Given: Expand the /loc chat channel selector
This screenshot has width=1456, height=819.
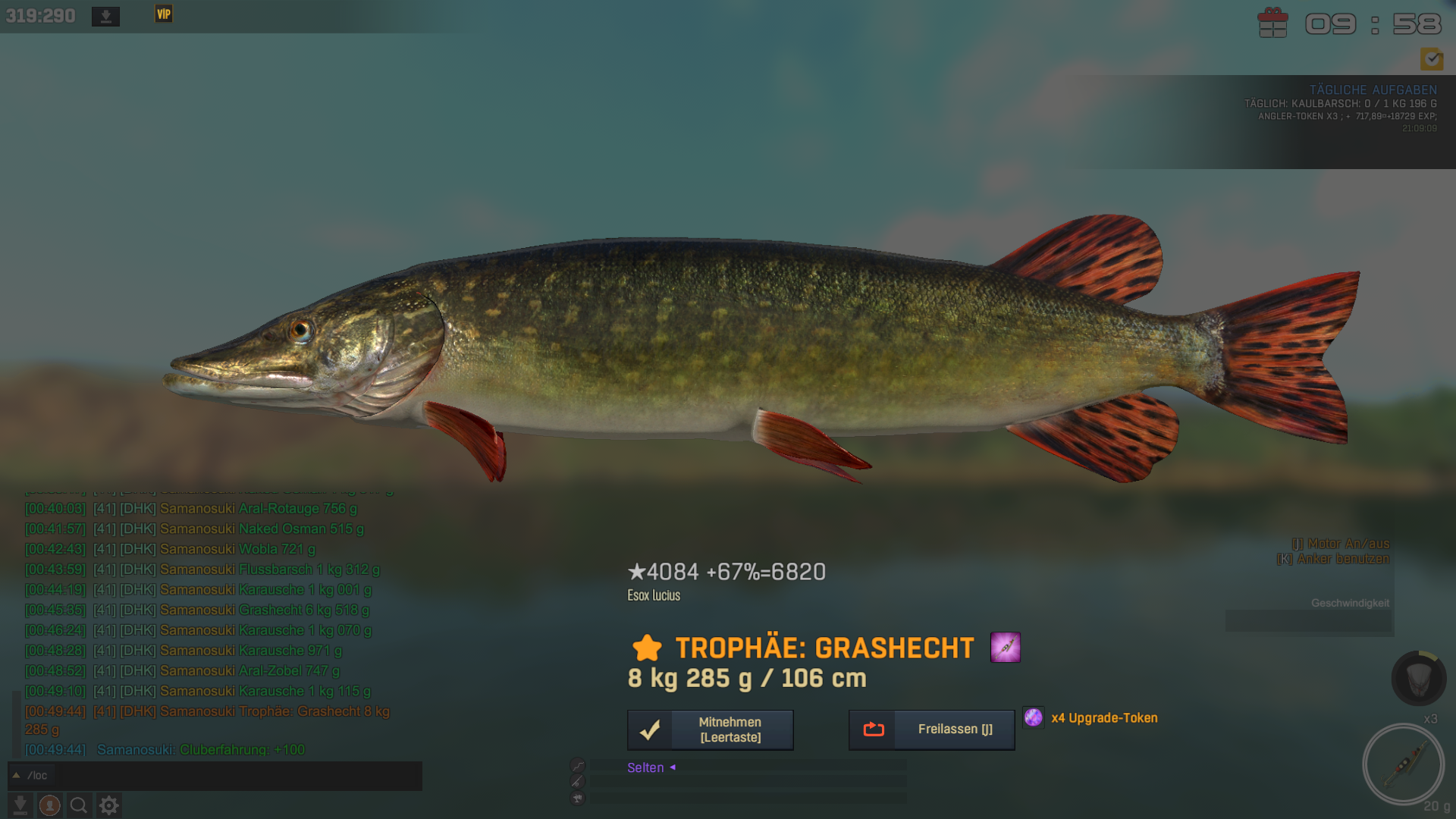Looking at the screenshot, I should click(16, 775).
